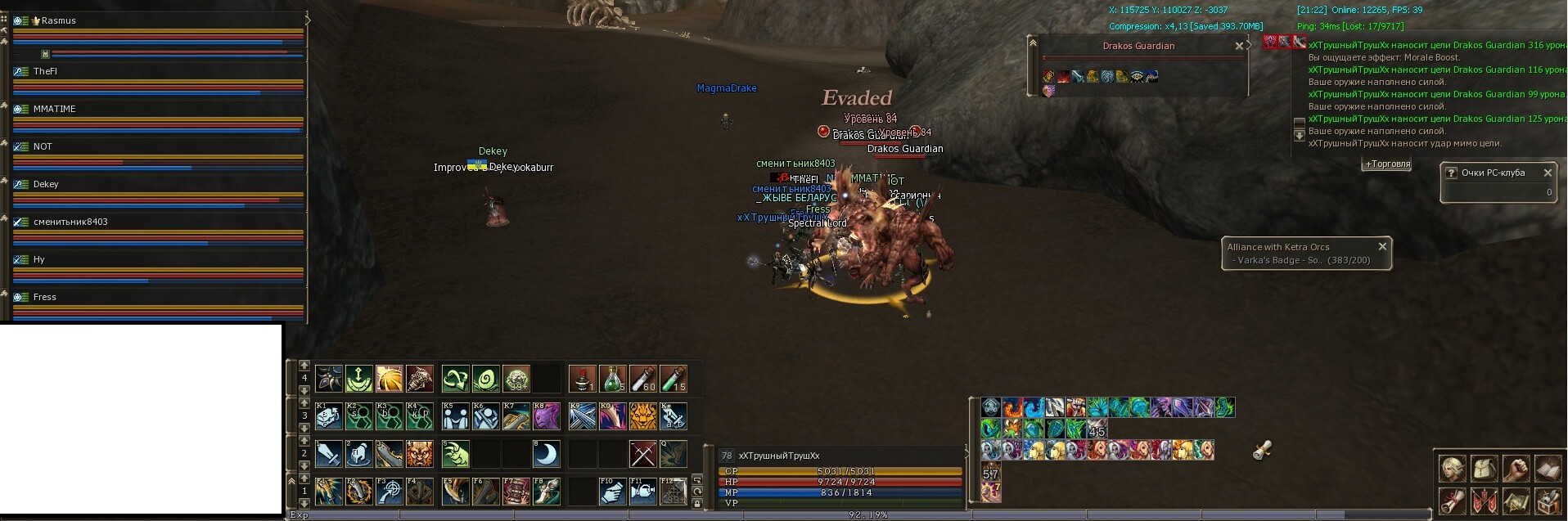The height and width of the screenshot is (521, 1568).
Task: Close the Drakos Guardian target window
Action: click(1239, 47)
